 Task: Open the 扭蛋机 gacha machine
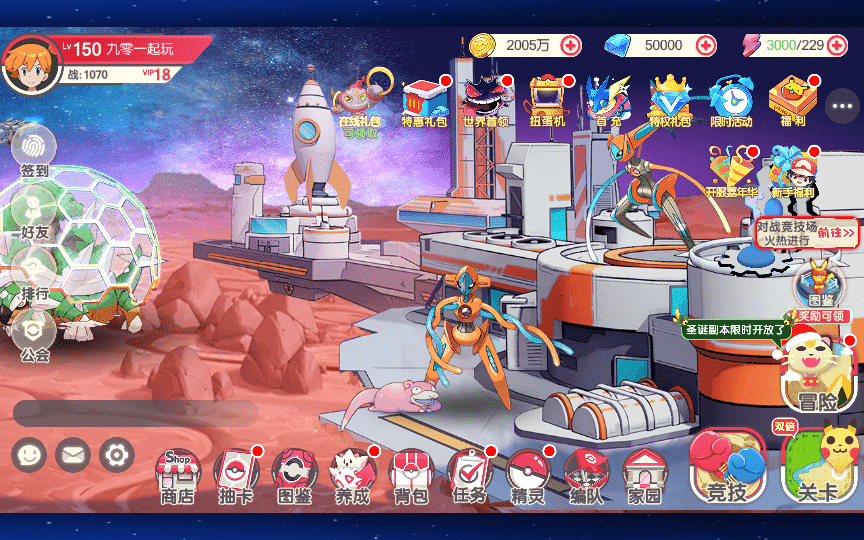point(547,102)
